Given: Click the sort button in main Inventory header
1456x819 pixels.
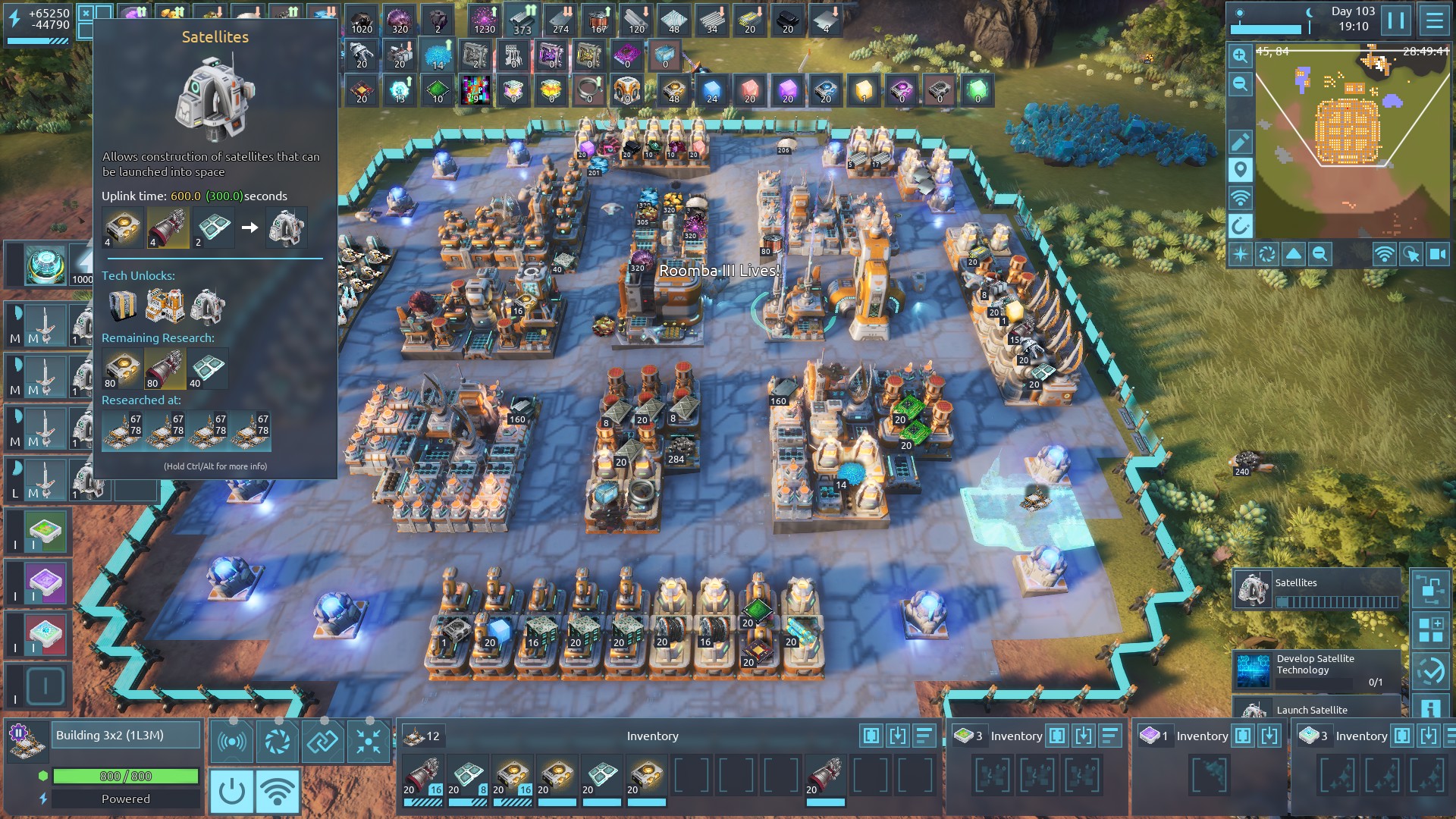Looking at the screenshot, I should tap(924, 736).
